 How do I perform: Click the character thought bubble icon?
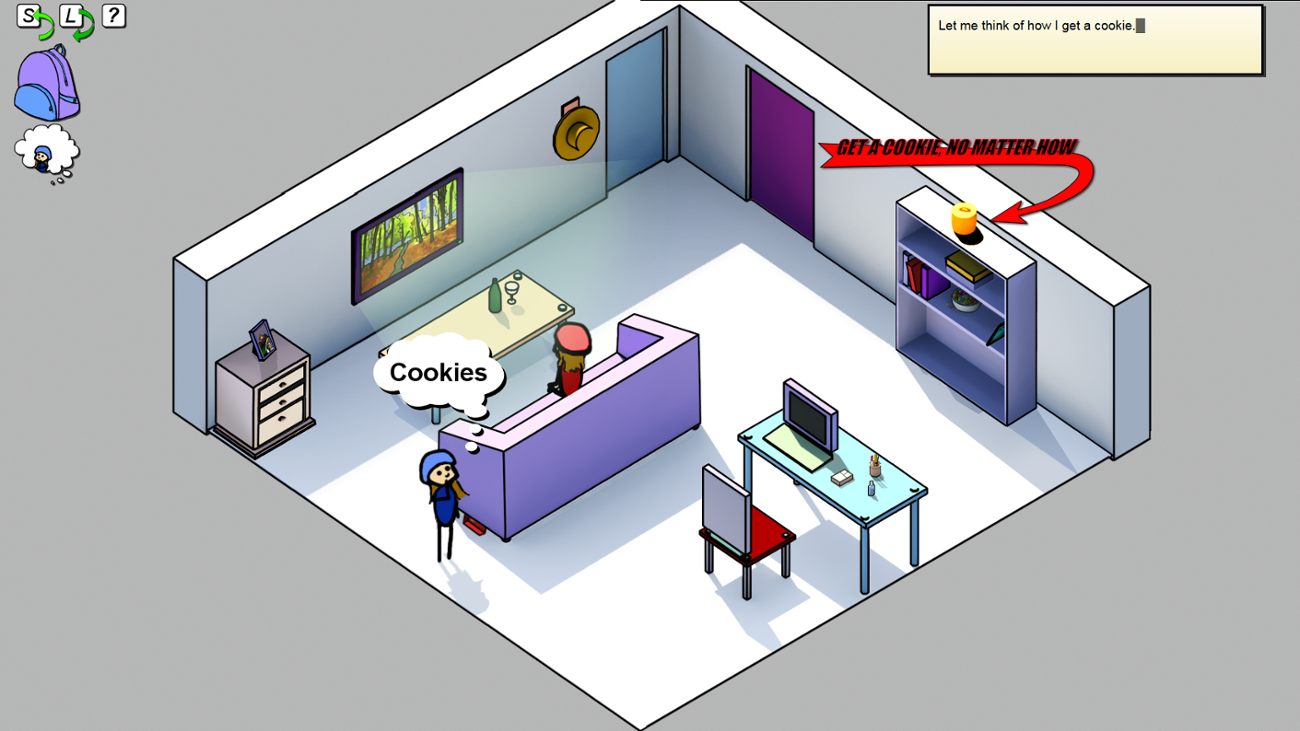(x=45, y=152)
